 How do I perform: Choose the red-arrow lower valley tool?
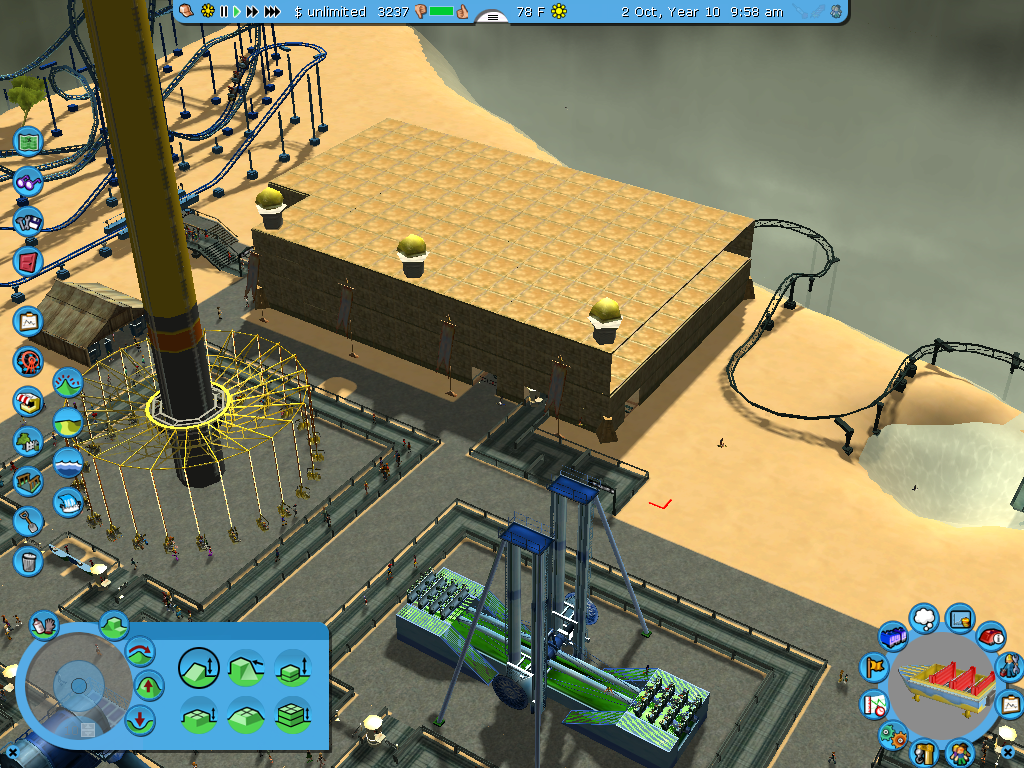coord(141,719)
